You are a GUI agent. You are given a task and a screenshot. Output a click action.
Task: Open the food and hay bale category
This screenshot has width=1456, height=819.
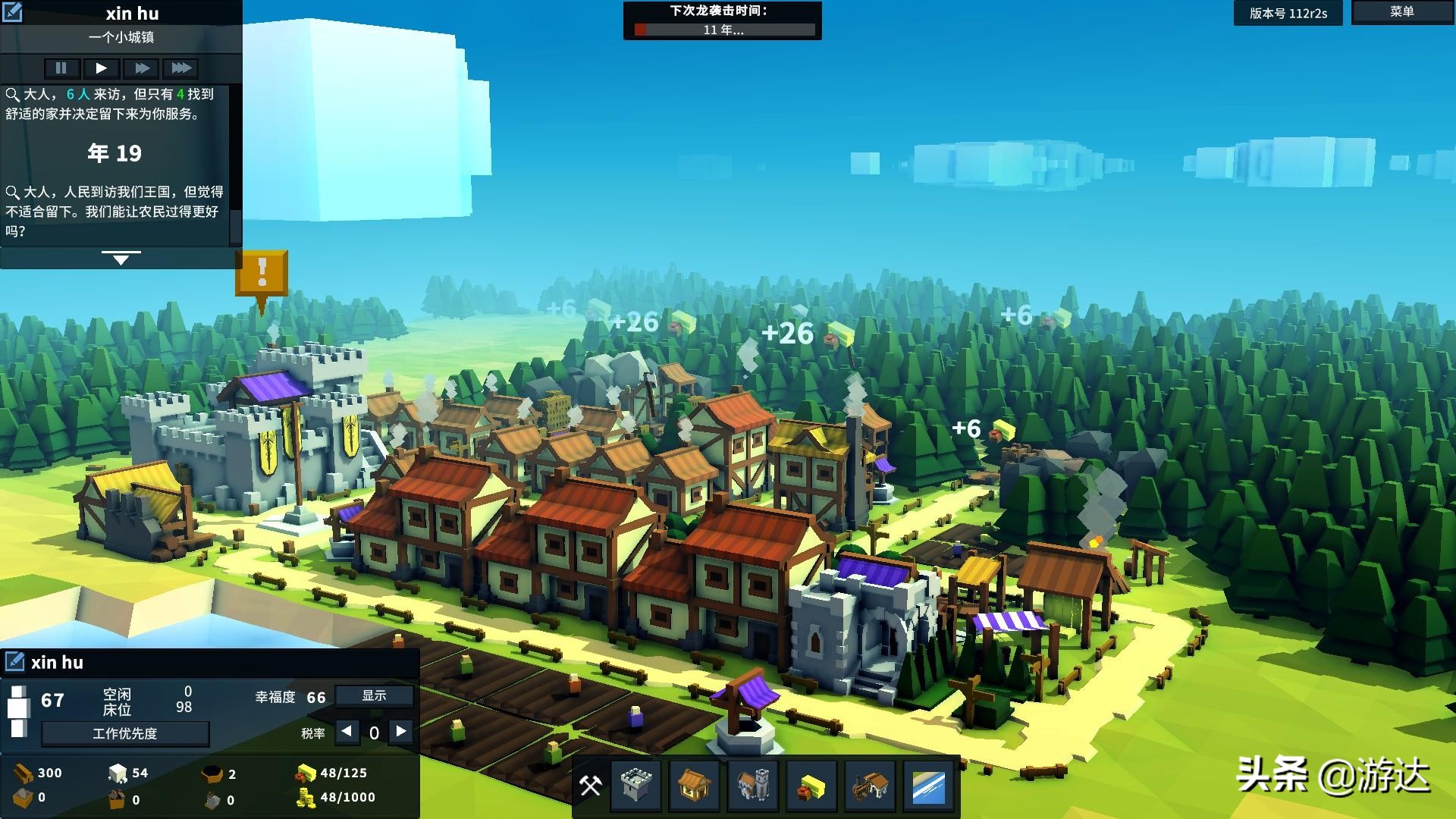click(x=811, y=786)
